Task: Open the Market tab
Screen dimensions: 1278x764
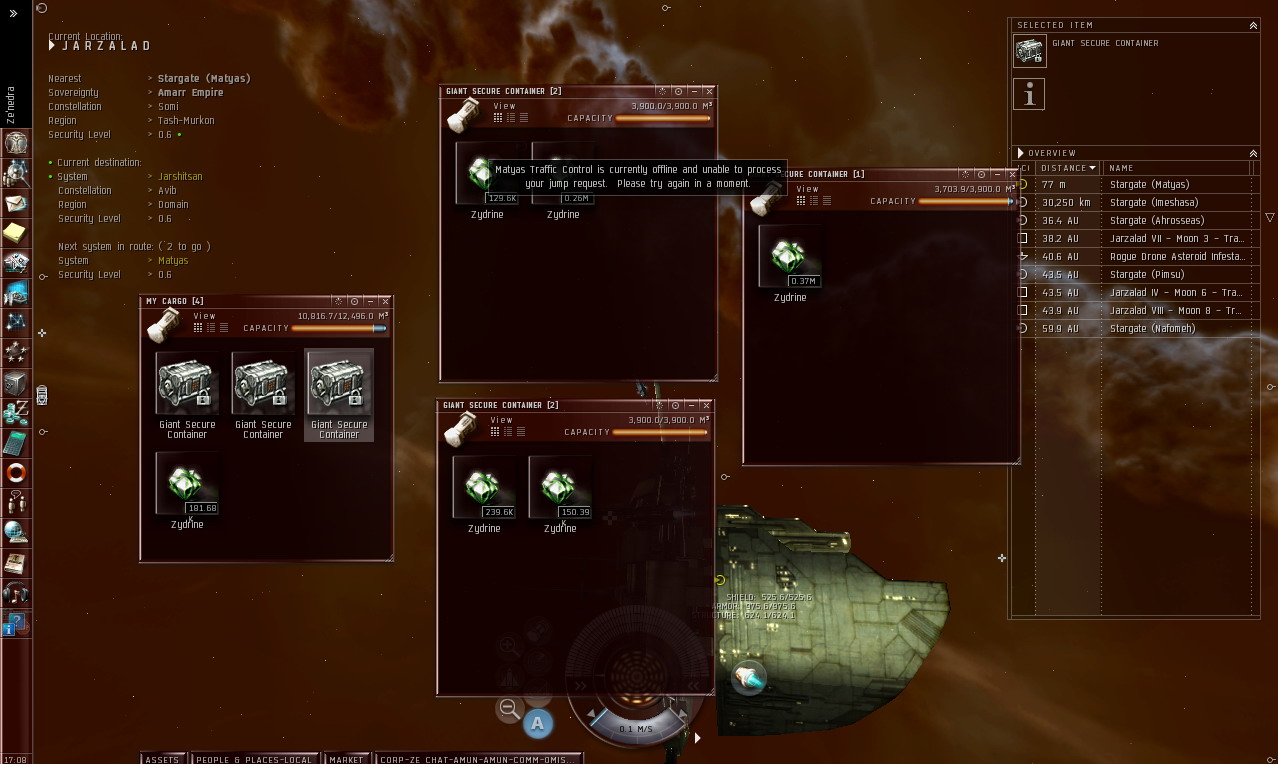Action: pos(346,759)
